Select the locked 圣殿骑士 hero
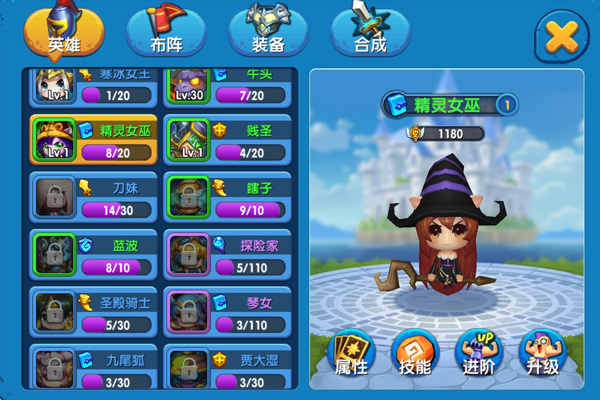600x400 pixels. (x=94, y=312)
